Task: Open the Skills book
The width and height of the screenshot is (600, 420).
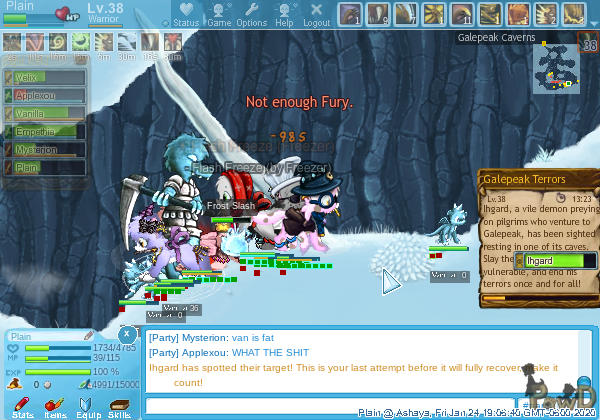Action: [x=119, y=405]
